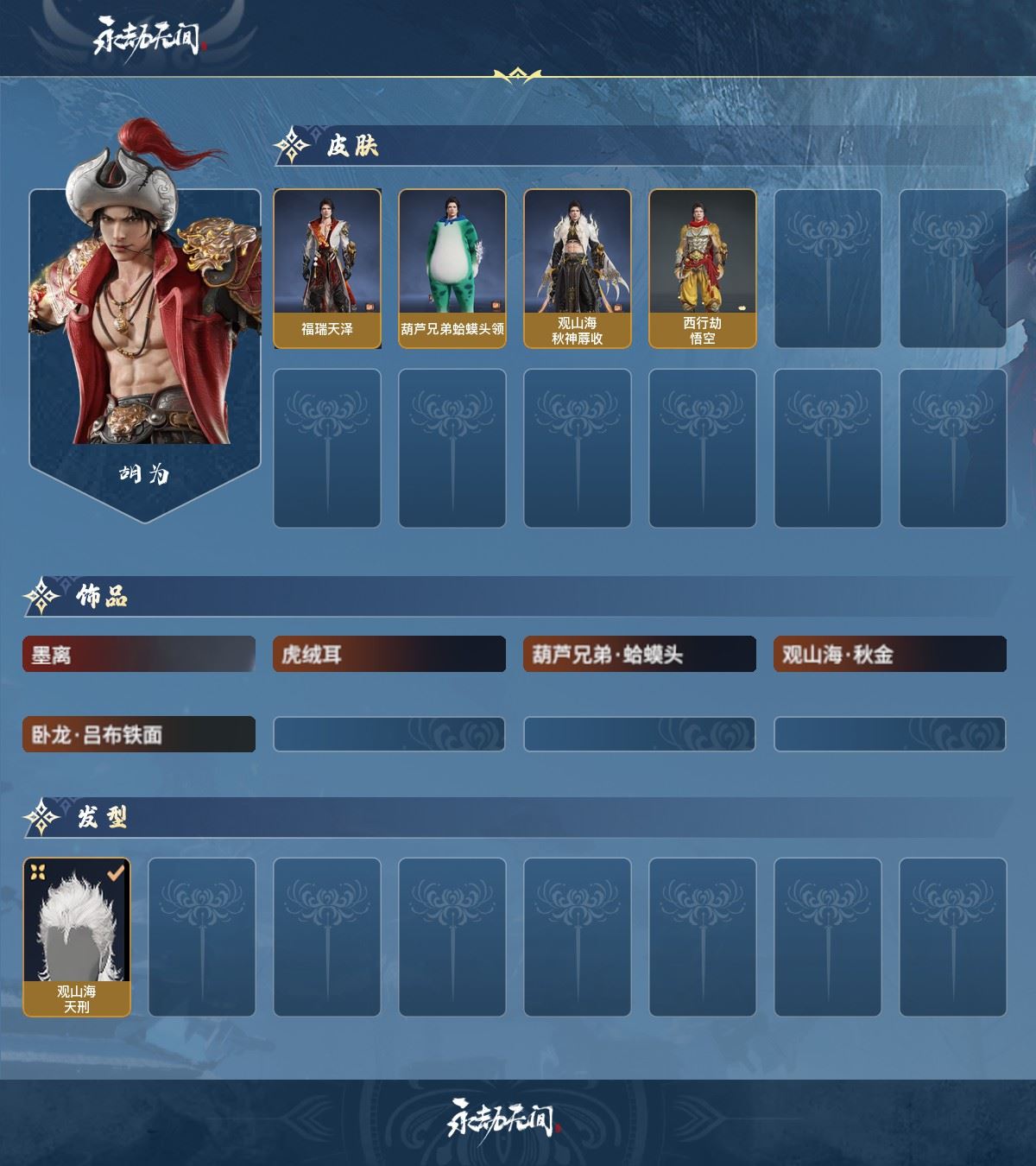Viewport: 1036px width, 1166px height.
Task: Pick the 卧龙·吕布铁面 accessory
Action: click(139, 735)
